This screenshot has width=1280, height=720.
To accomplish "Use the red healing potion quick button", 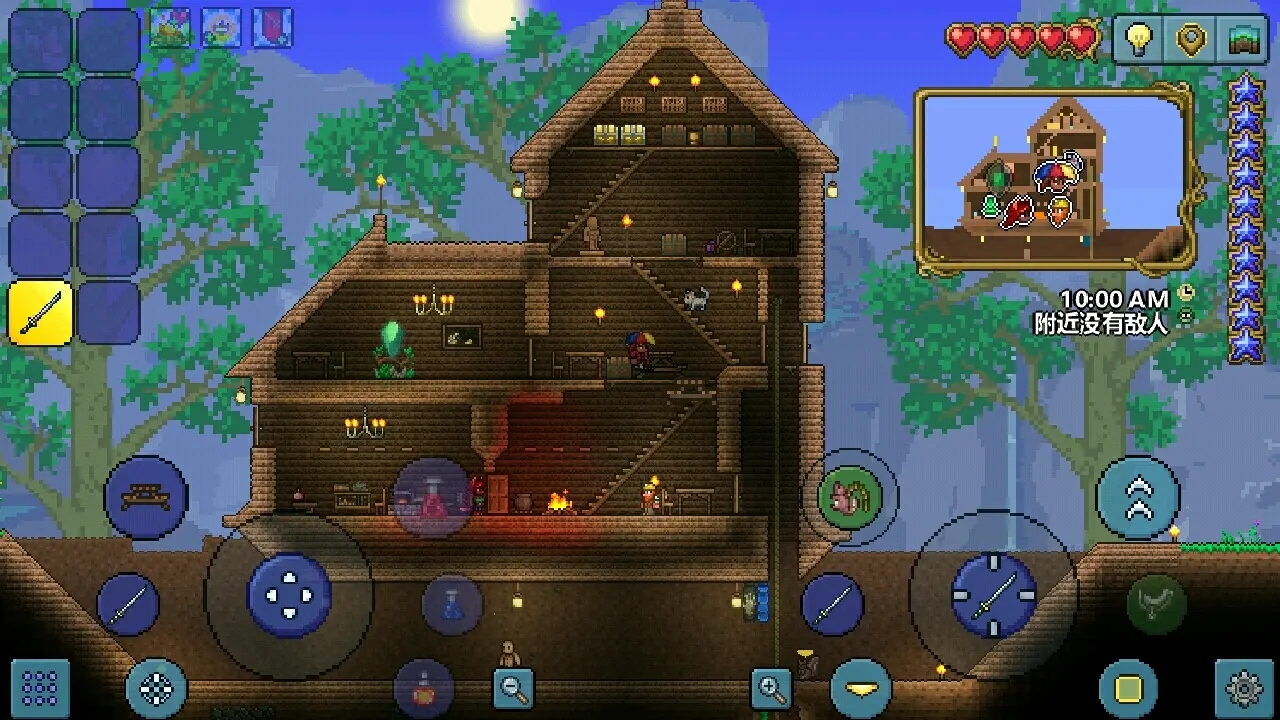I will pyautogui.click(x=432, y=497).
